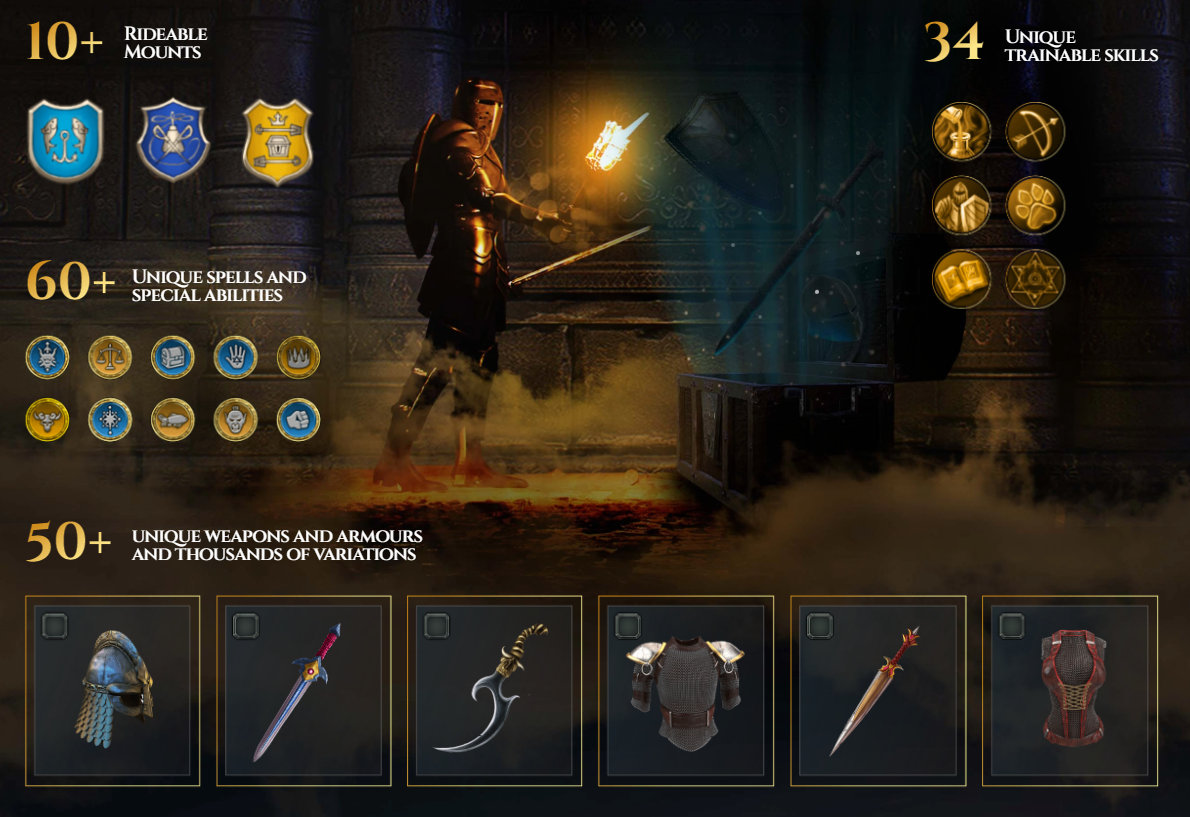Select the scaled iron helmet item card

pos(112,691)
